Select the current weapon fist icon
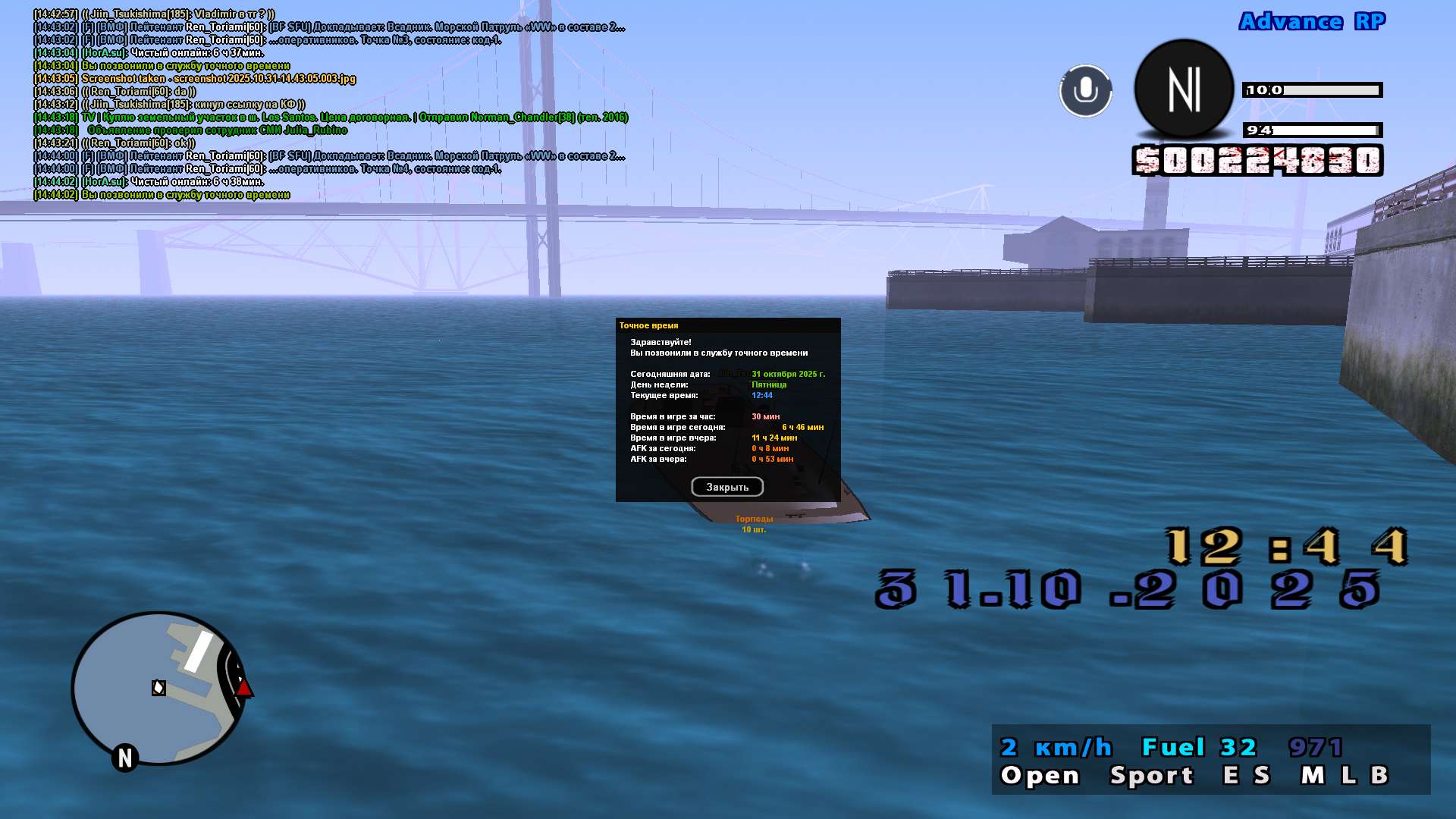The height and width of the screenshot is (819, 1456). pos(1184,89)
